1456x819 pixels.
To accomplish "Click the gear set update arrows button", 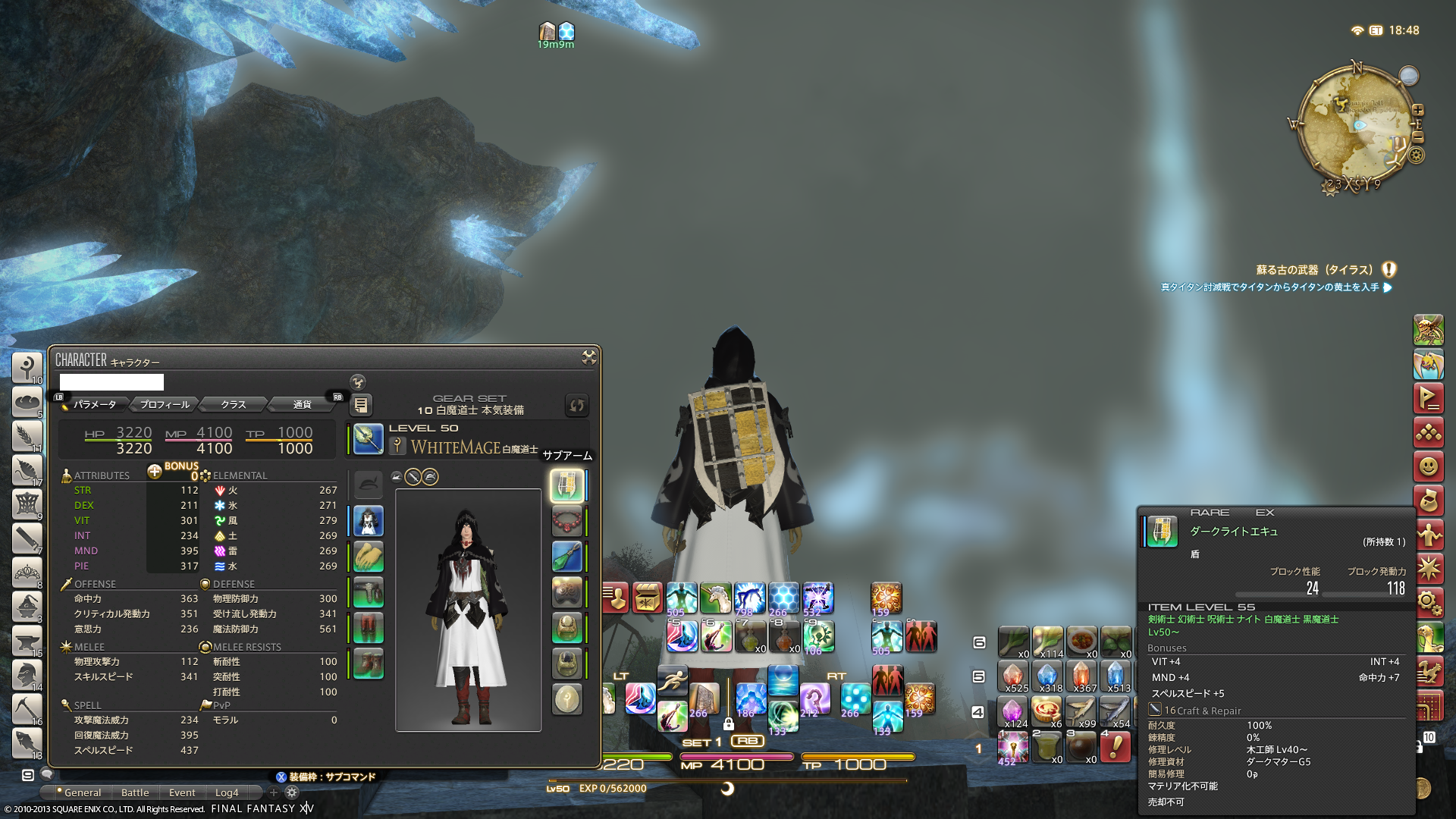I will [577, 405].
